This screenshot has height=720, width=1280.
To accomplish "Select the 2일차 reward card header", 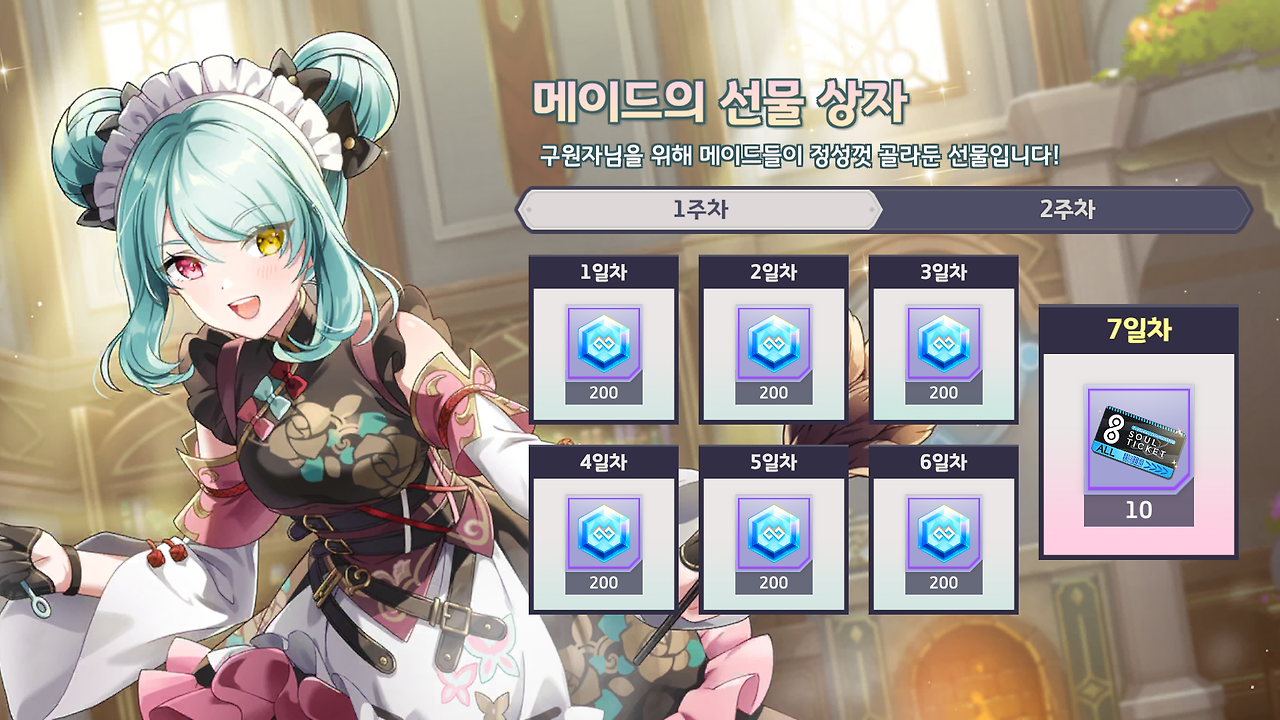I will tap(774, 270).
